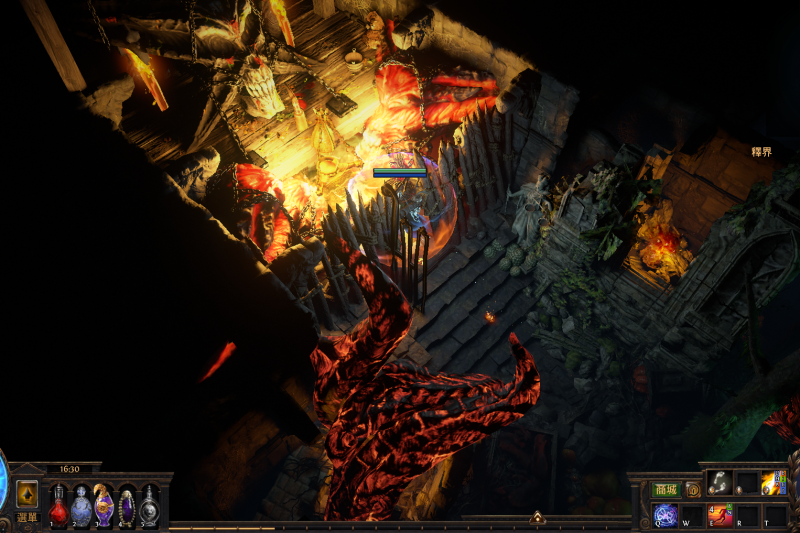Cast the blue rune circle skill

click(665, 516)
